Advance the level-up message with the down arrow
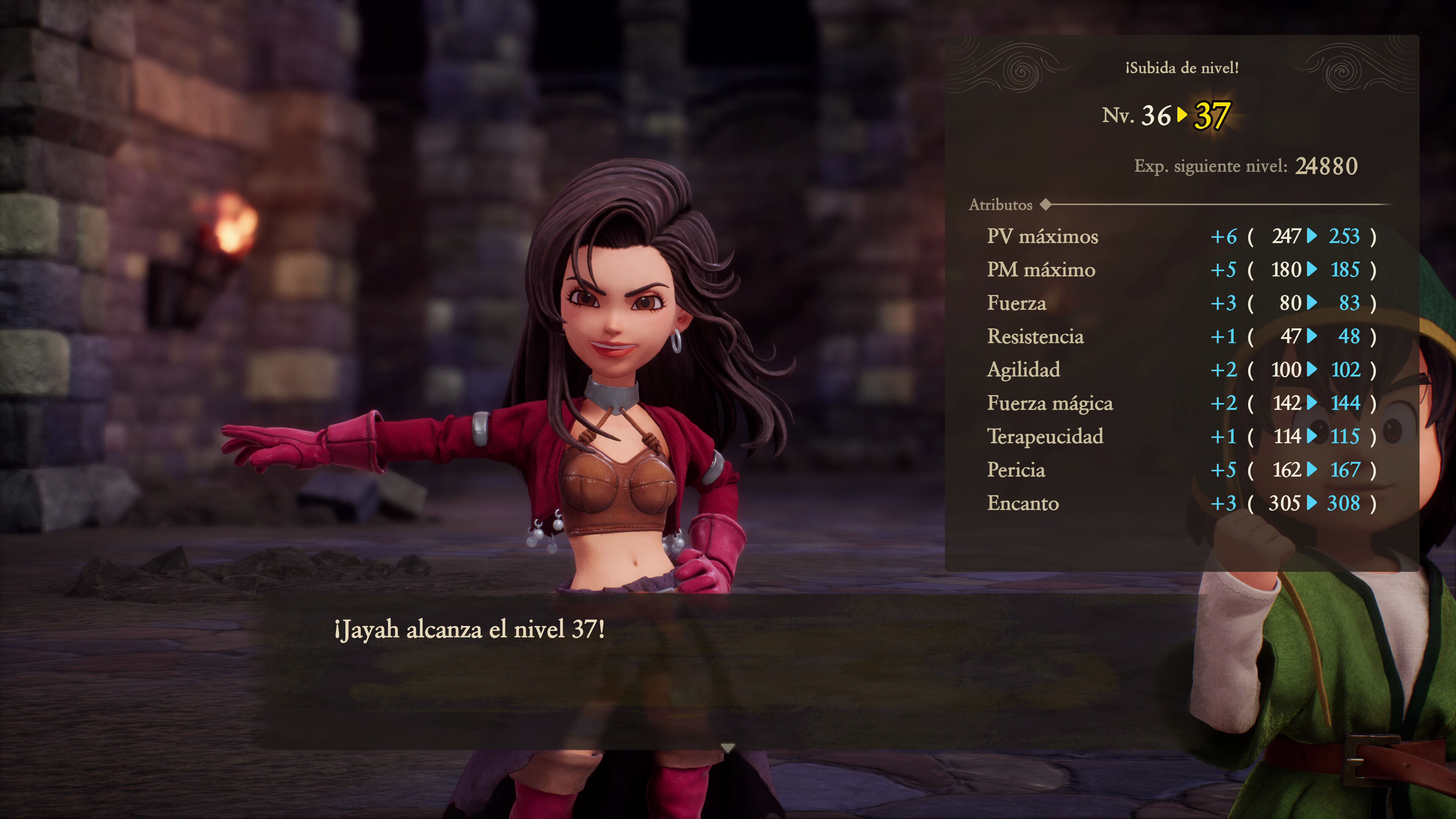1456x819 pixels. (728, 748)
